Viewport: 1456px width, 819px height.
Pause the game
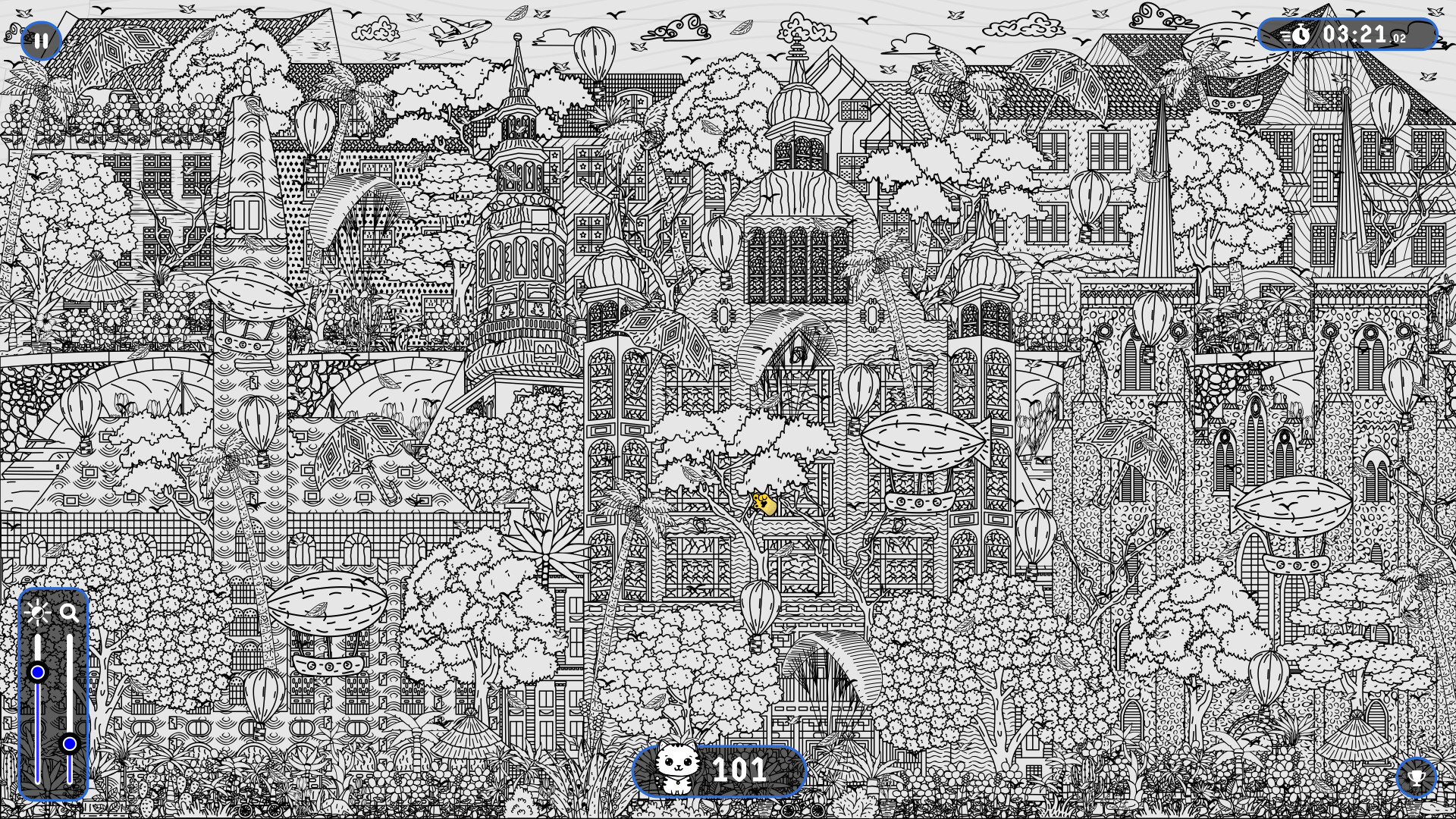[41, 39]
